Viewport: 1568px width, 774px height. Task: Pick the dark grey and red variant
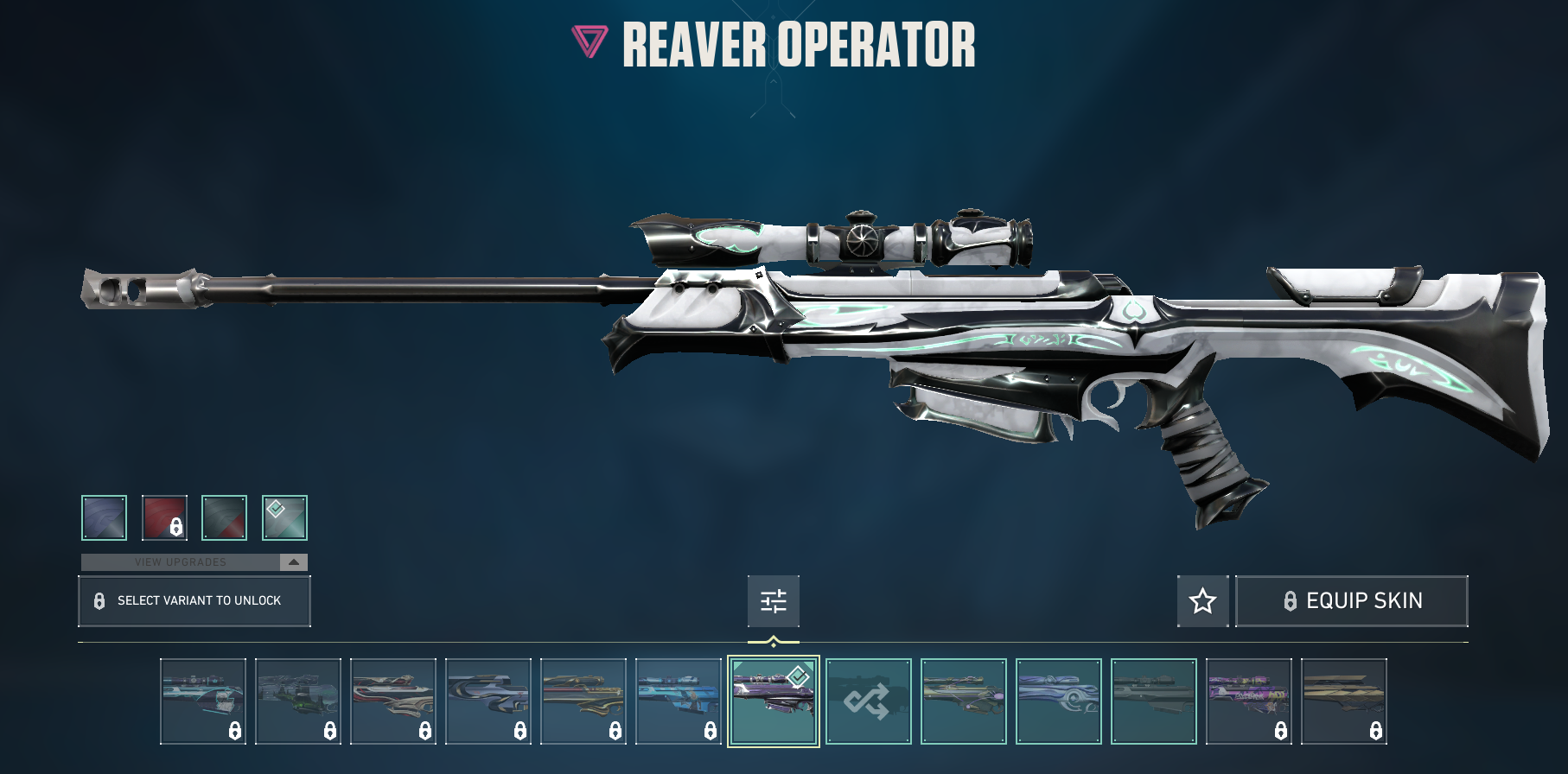[x=224, y=517]
